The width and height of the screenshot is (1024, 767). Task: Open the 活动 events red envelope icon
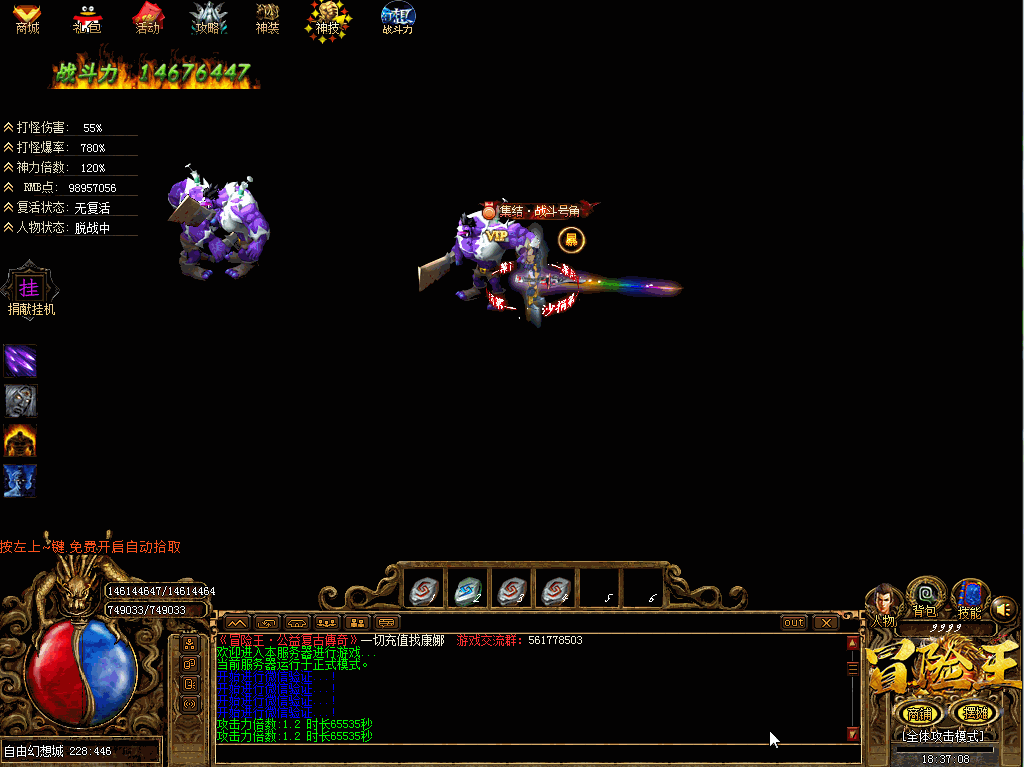[148, 17]
